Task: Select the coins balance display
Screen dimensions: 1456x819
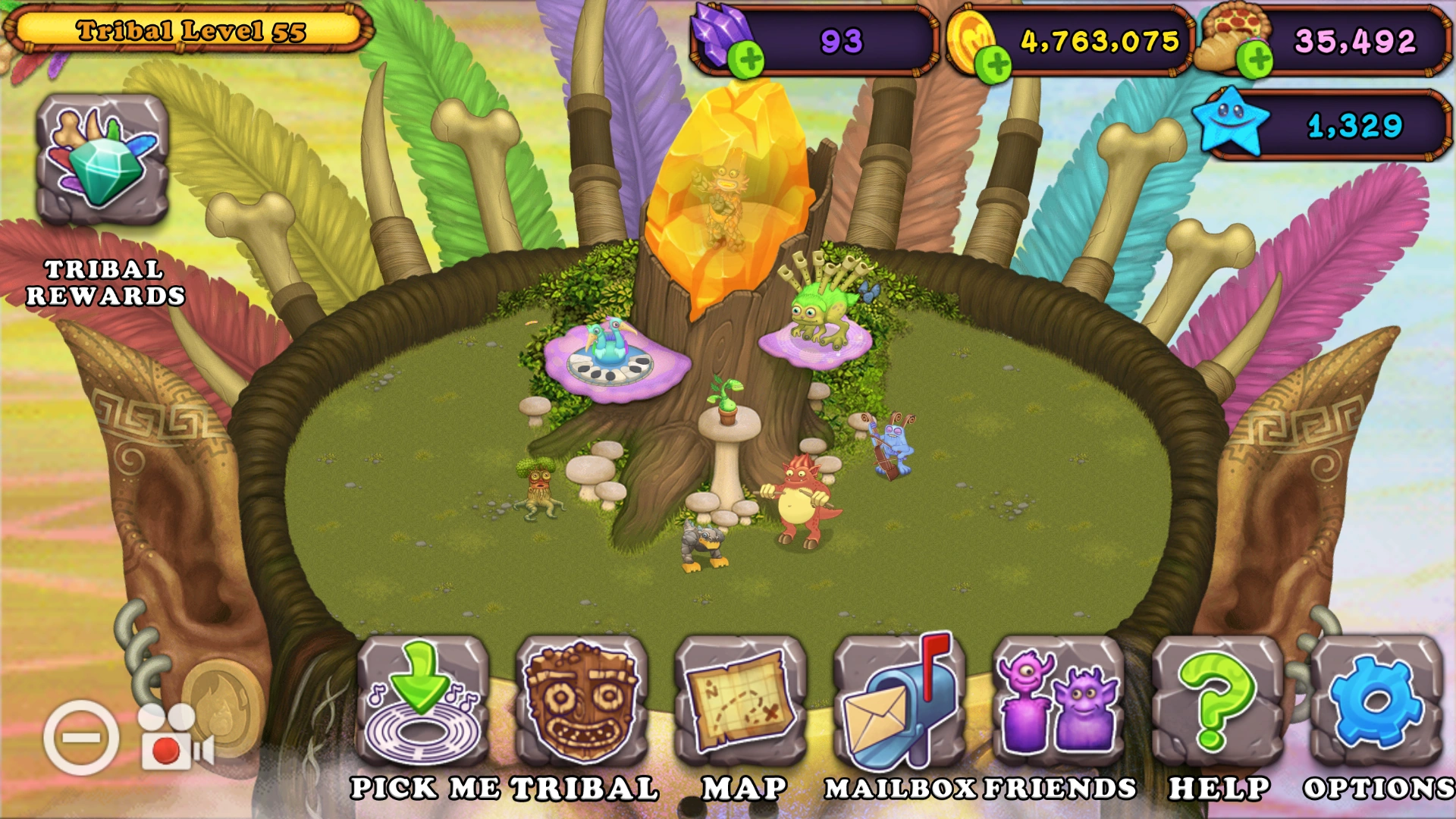Action: pos(1100,42)
